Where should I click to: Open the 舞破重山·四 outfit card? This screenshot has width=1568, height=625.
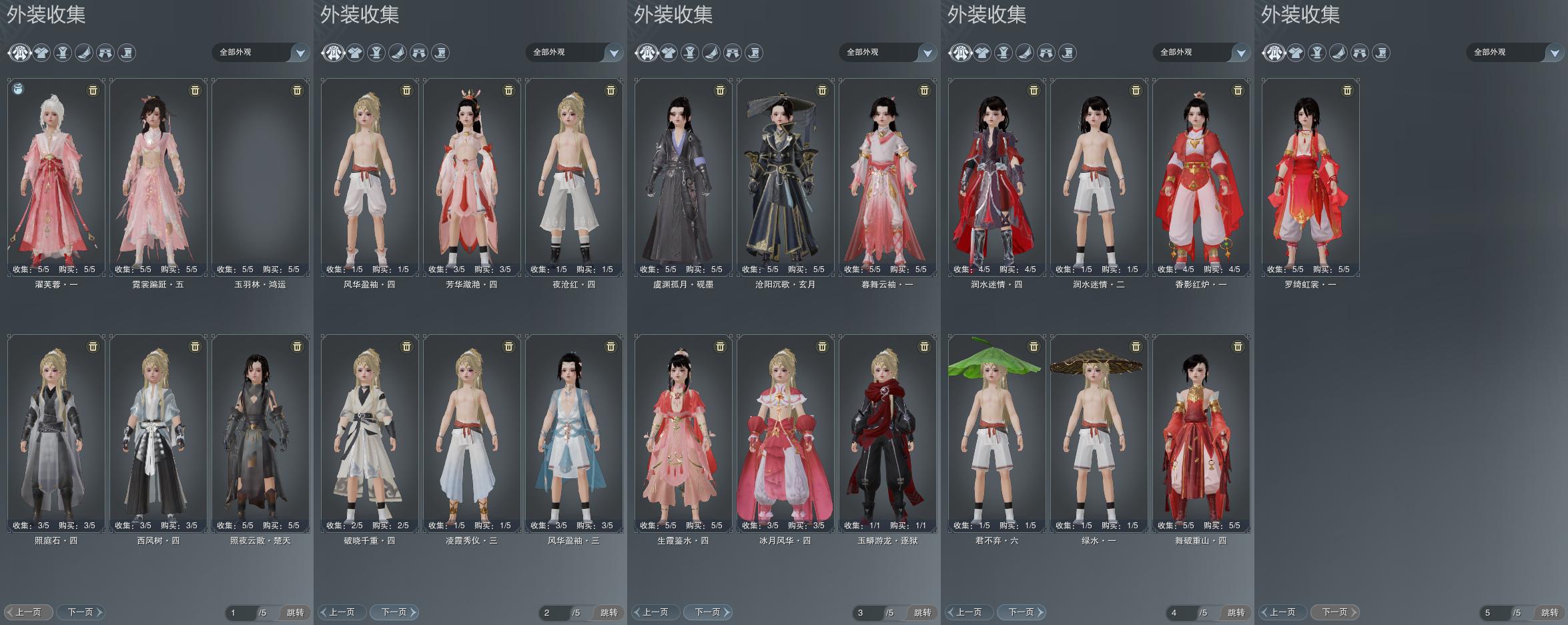click(1201, 434)
